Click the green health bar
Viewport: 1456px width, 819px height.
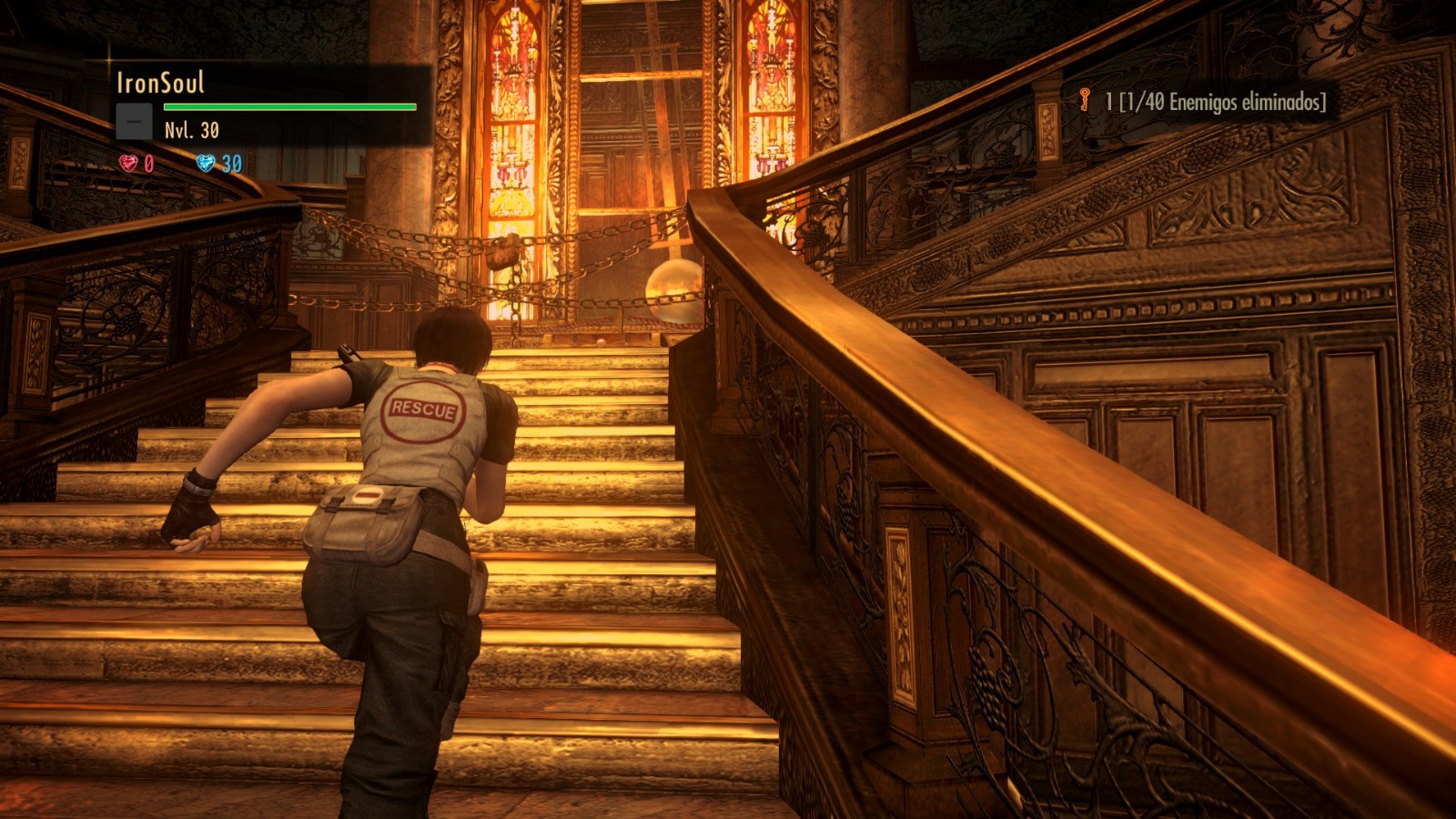(x=291, y=106)
